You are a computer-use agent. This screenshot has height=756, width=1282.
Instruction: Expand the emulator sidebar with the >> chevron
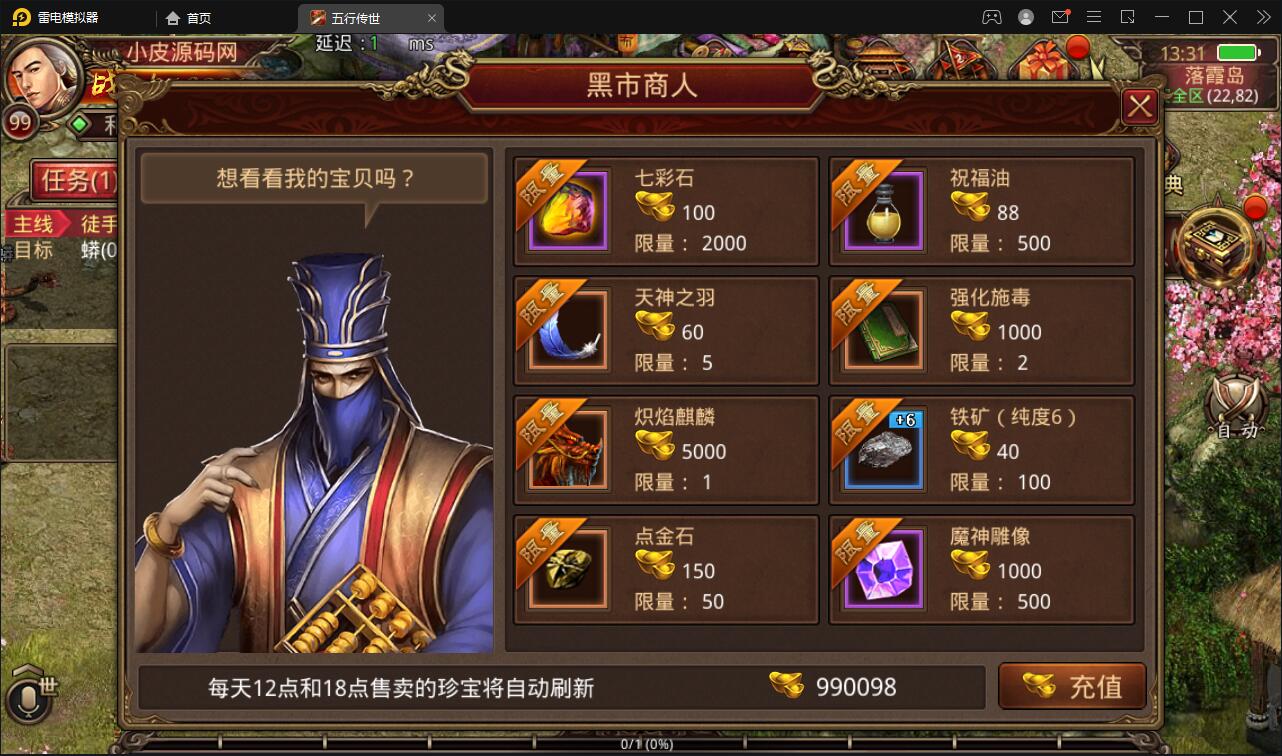pyautogui.click(x=1264, y=16)
